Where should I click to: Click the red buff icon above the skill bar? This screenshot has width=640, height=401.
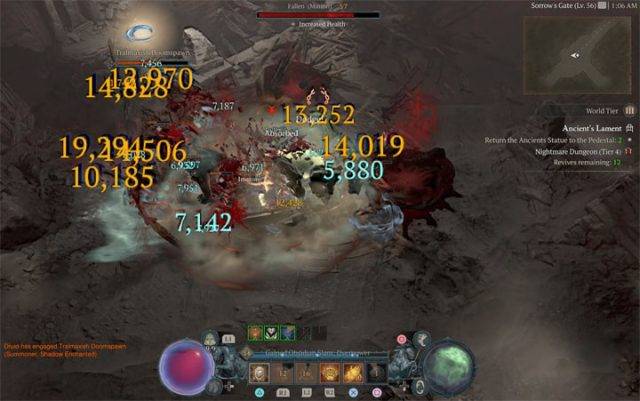pos(255,333)
